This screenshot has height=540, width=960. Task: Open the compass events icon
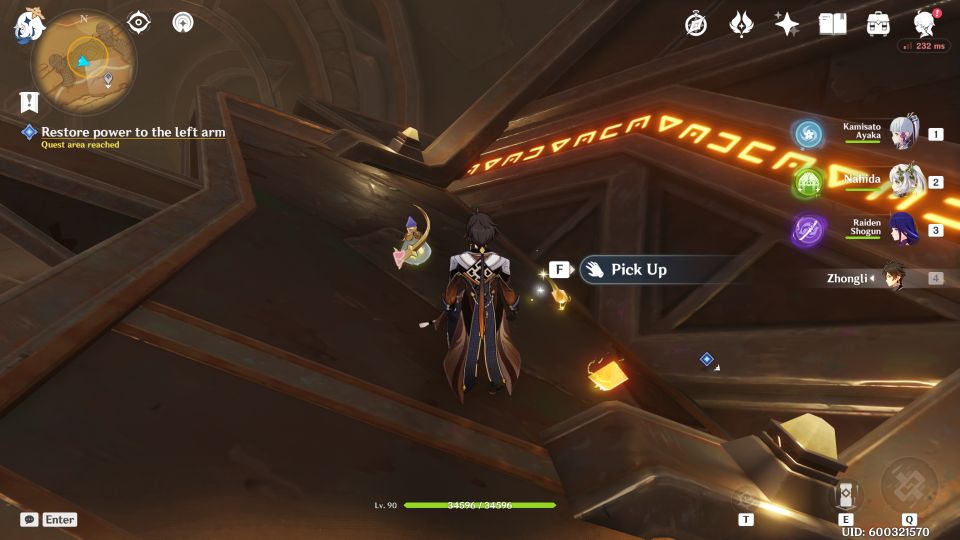(x=696, y=24)
